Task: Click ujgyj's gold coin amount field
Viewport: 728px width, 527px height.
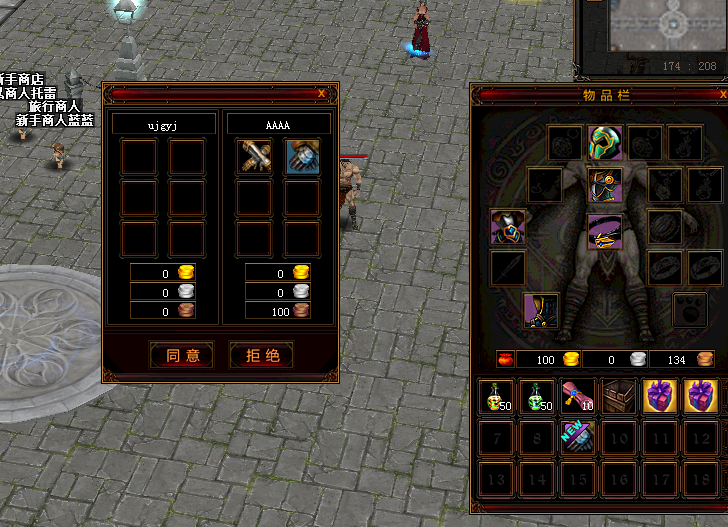Action: coord(154,273)
